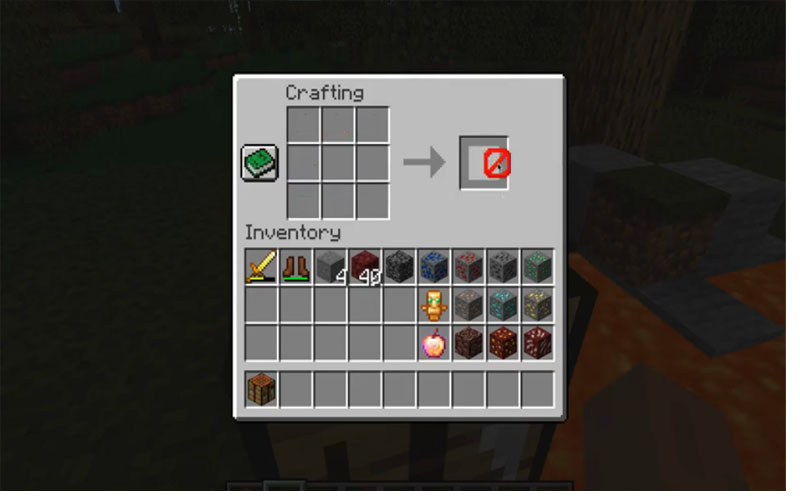The height and width of the screenshot is (500, 800).
Task: Select the crafting table in the hotbar
Action: click(x=262, y=388)
